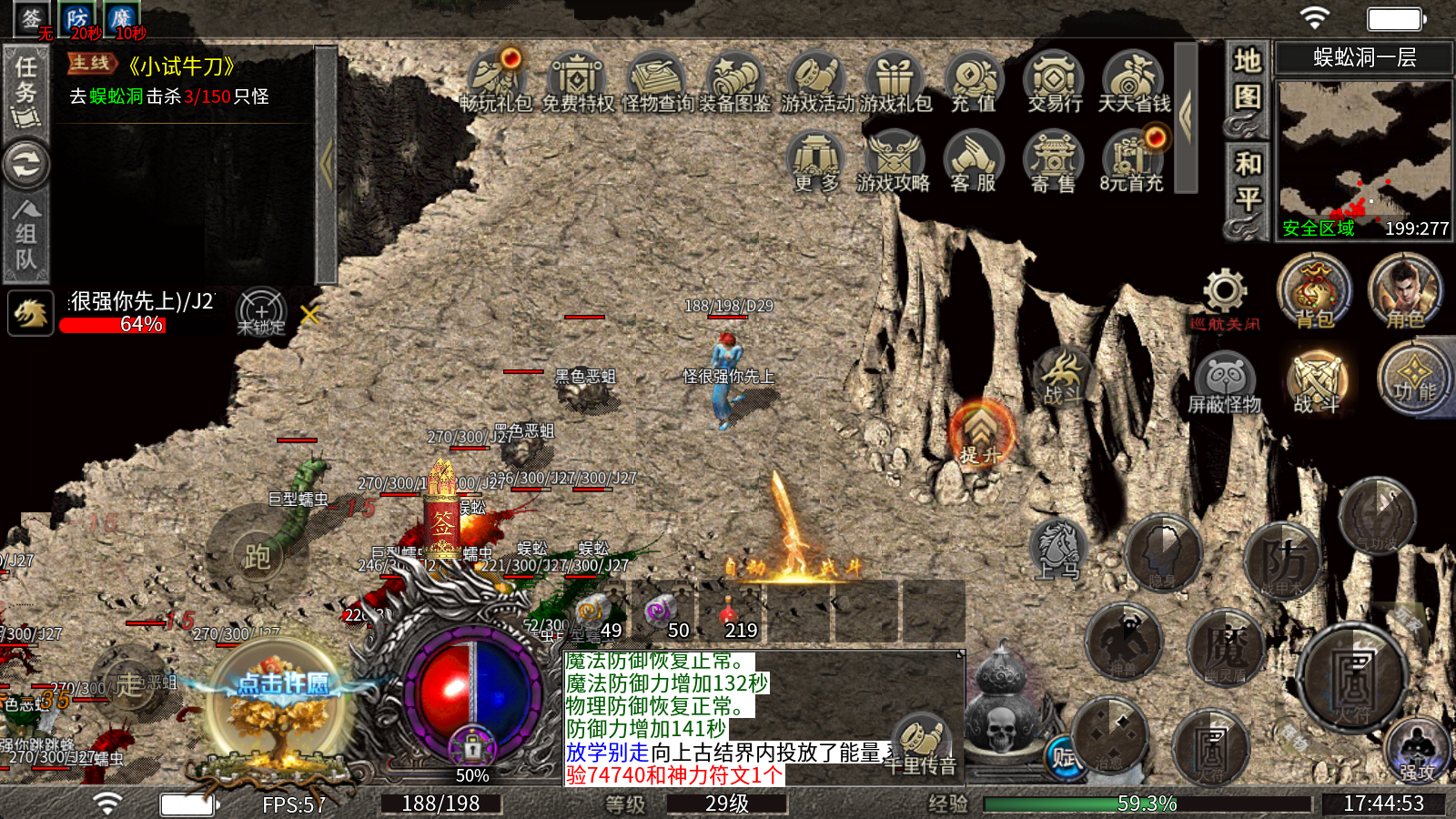Toggle 屏蔽怪物 monster hiding

[1225, 383]
